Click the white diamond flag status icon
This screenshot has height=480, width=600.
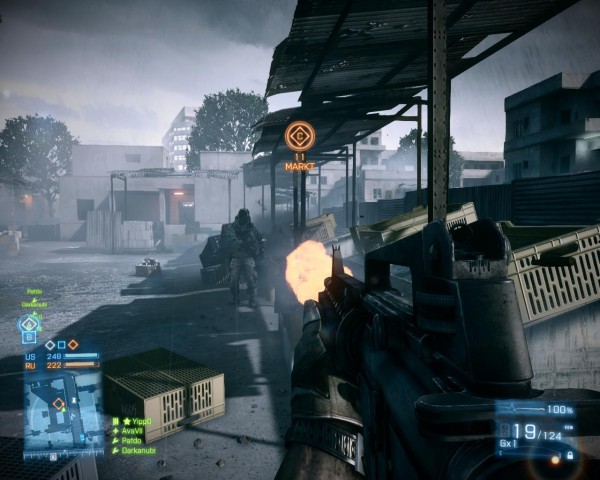pos(49,344)
